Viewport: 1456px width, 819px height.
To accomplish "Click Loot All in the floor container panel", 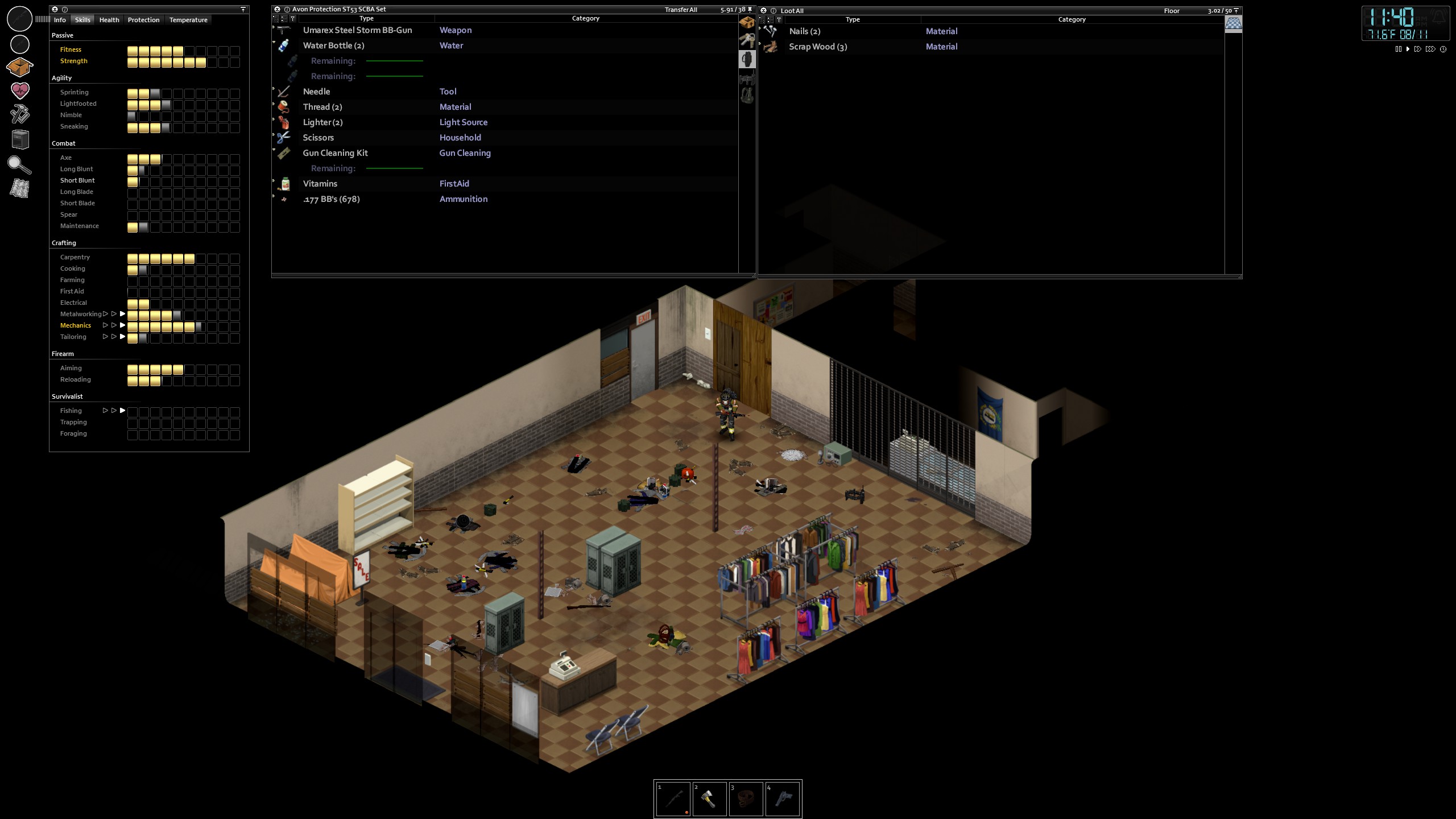I will pyautogui.click(x=792, y=11).
